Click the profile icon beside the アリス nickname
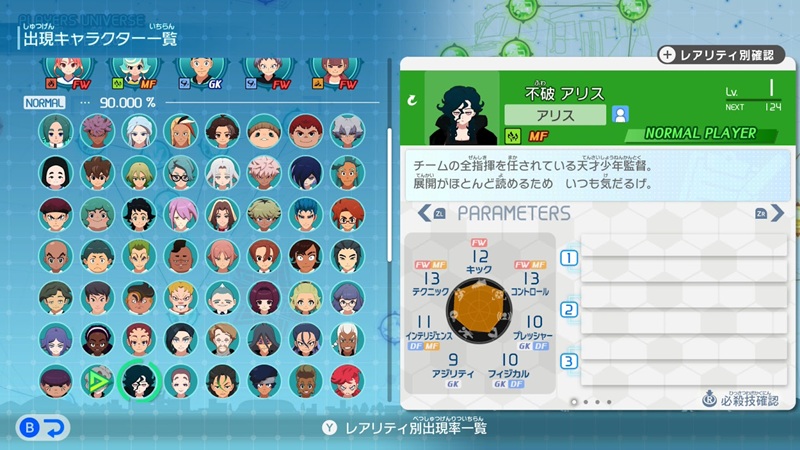The width and height of the screenshot is (800, 450). 621,114
